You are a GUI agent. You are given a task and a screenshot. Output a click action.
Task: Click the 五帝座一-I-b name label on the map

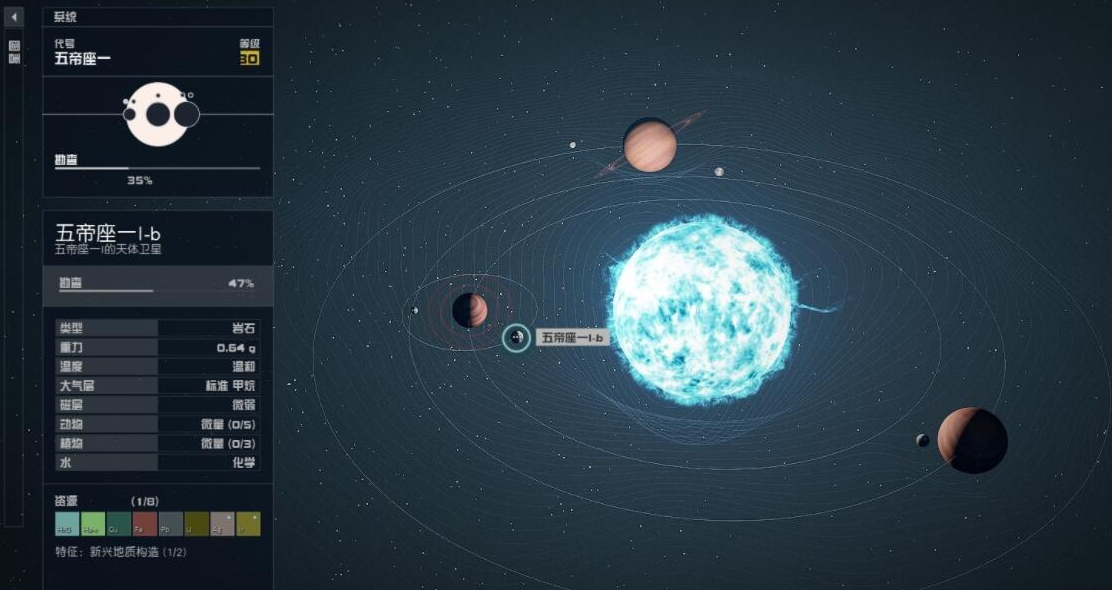[572, 338]
